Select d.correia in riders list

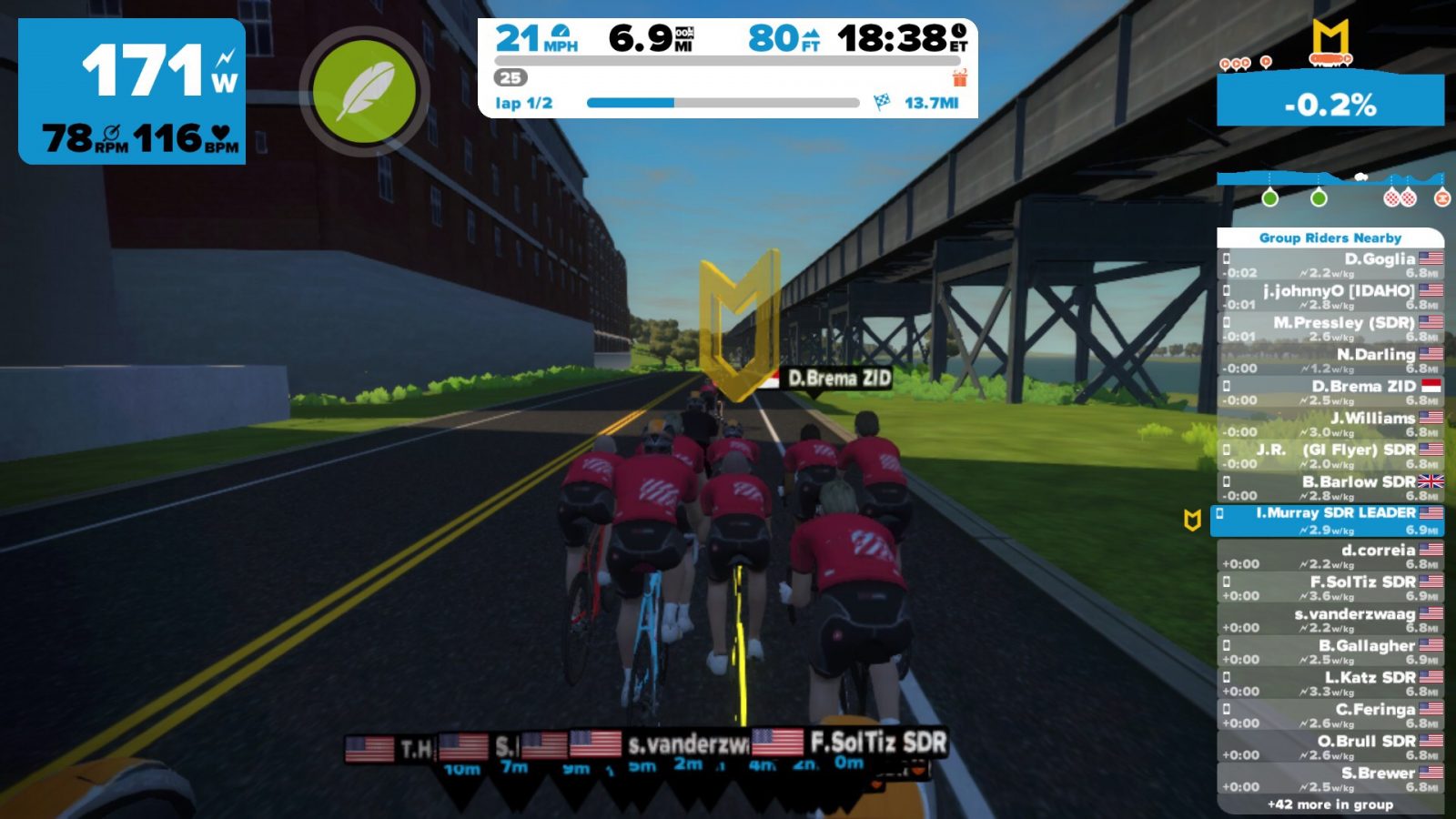pos(1330,556)
